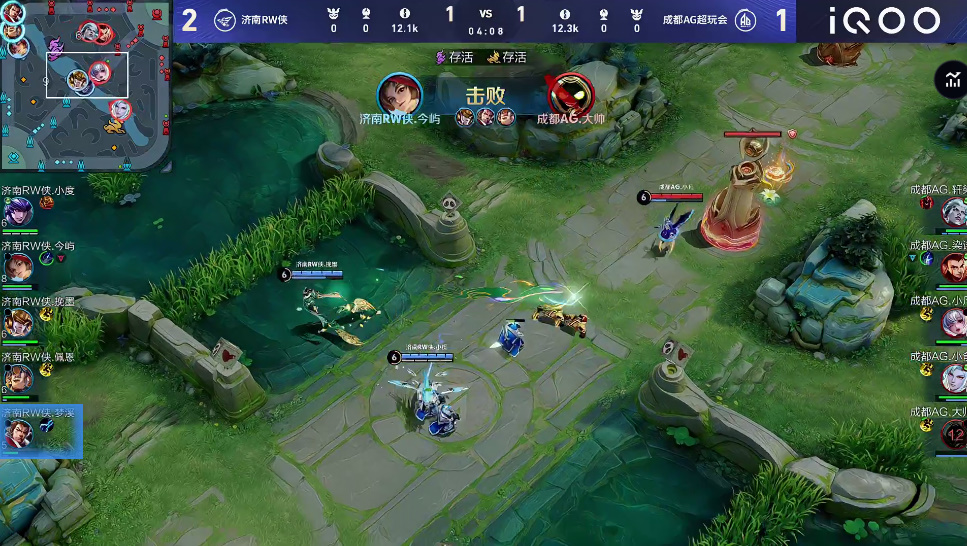Select player 济南RW侠.小度 portrait
This screenshot has width=967, height=546.
[x=17, y=212]
